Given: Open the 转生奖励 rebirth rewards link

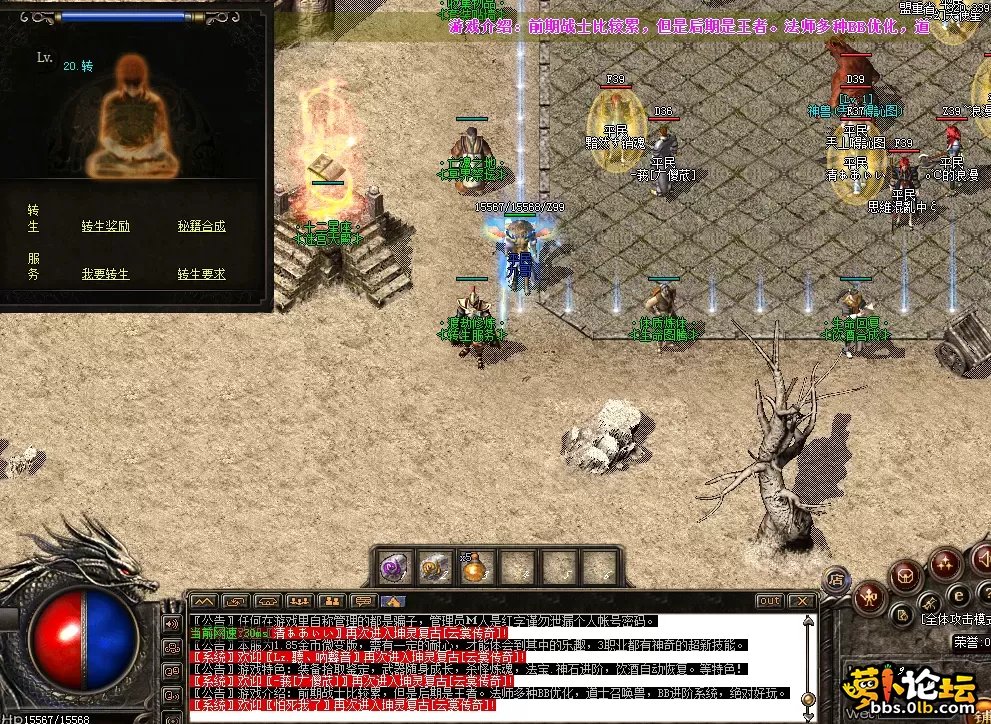Looking at the screenshot, I should 105,227.
